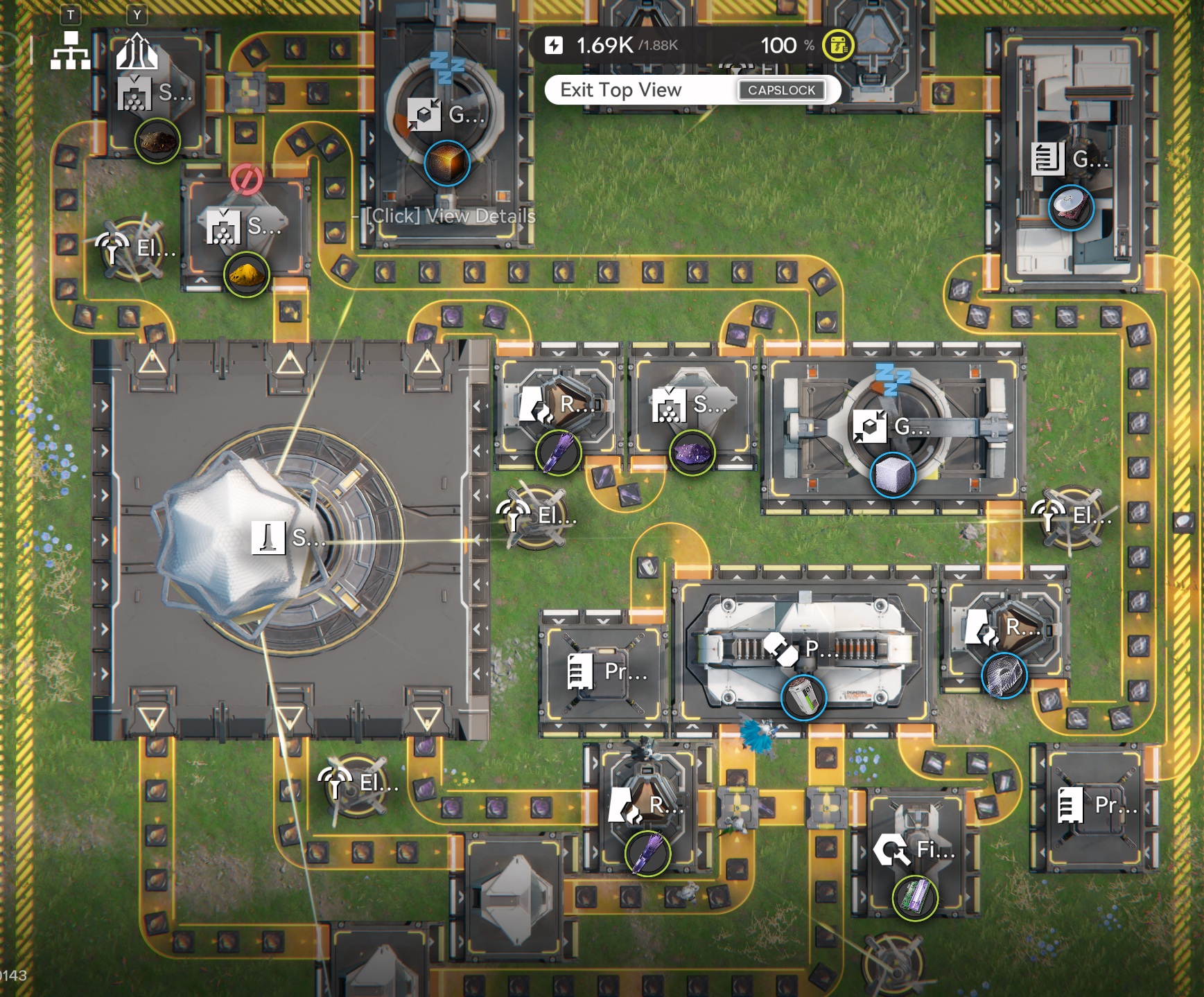Choose the white cube item icon
The height and width of the screenshot is (997, 1204).
[892, 475]
